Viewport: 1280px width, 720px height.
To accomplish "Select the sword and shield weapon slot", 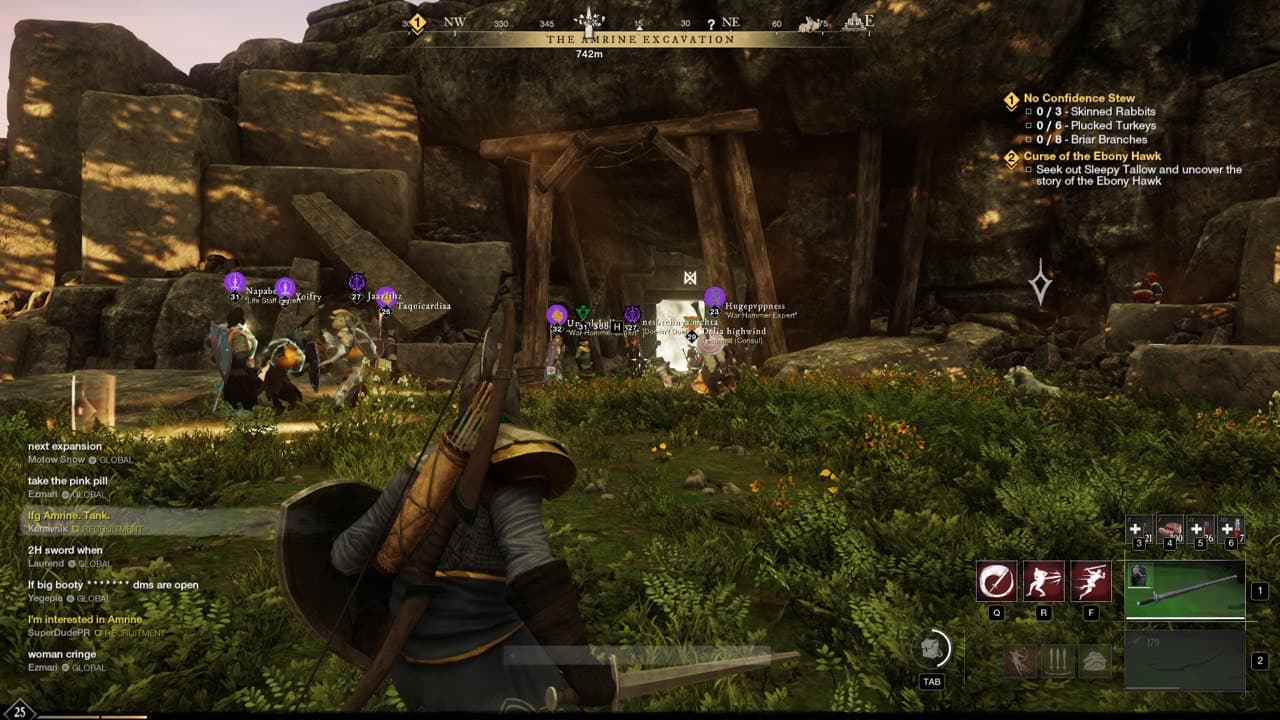I will pyautogui.click(x=1185, y=590).
